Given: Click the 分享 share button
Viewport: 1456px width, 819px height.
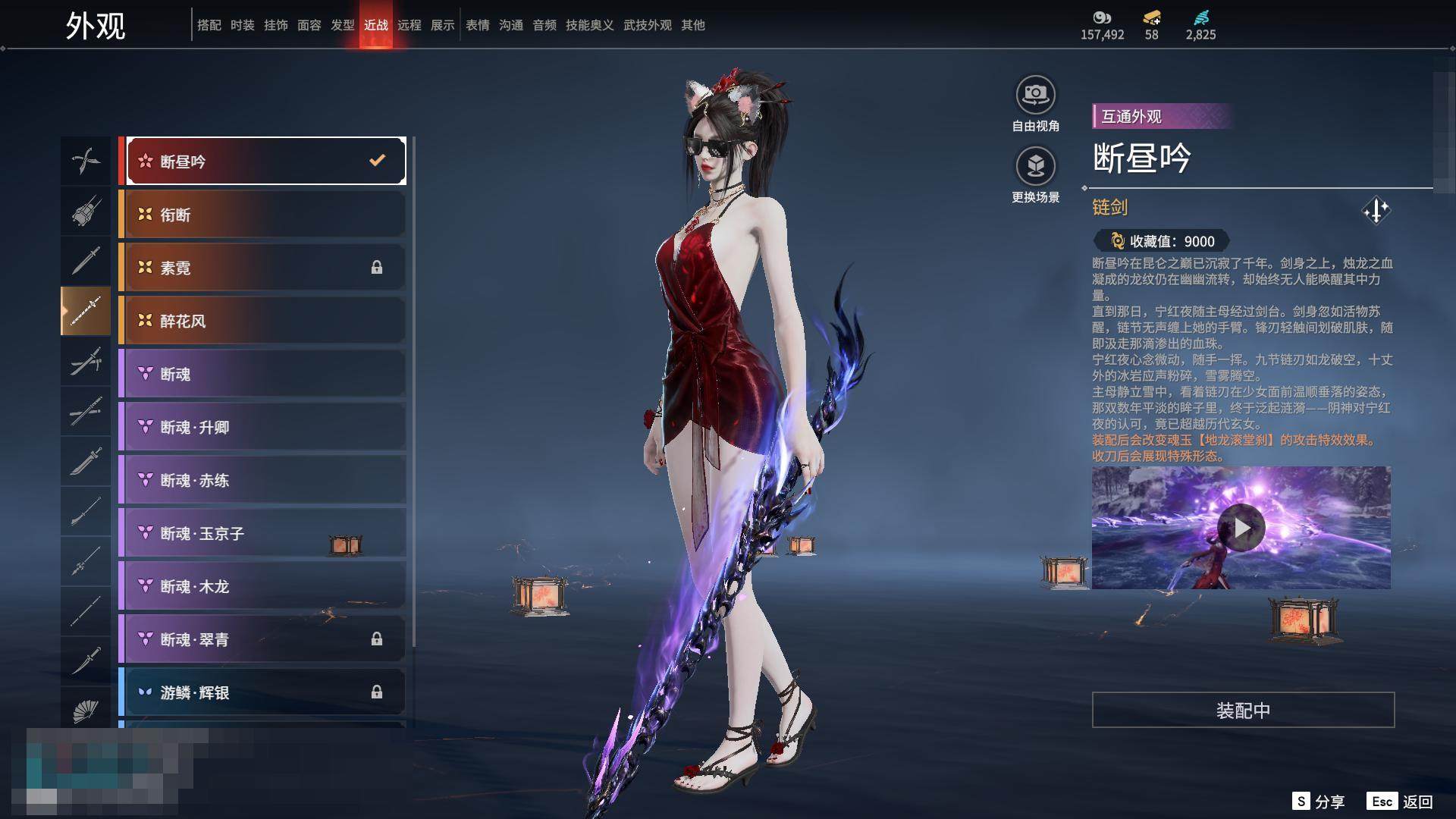Looking at the screenshot, I should click(x=1319, y=802).
